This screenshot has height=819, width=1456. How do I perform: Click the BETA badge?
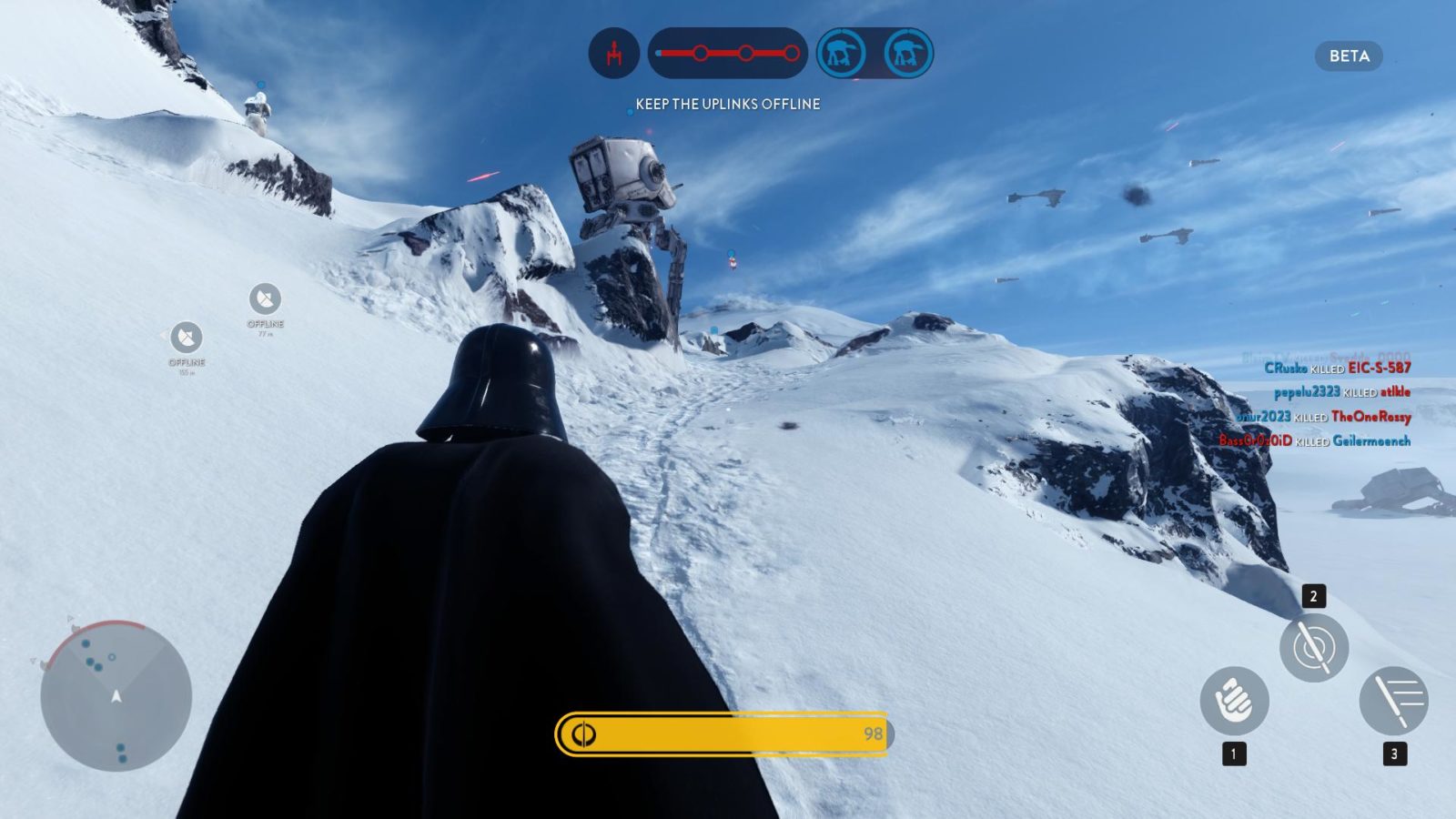tap(1349, 56)
